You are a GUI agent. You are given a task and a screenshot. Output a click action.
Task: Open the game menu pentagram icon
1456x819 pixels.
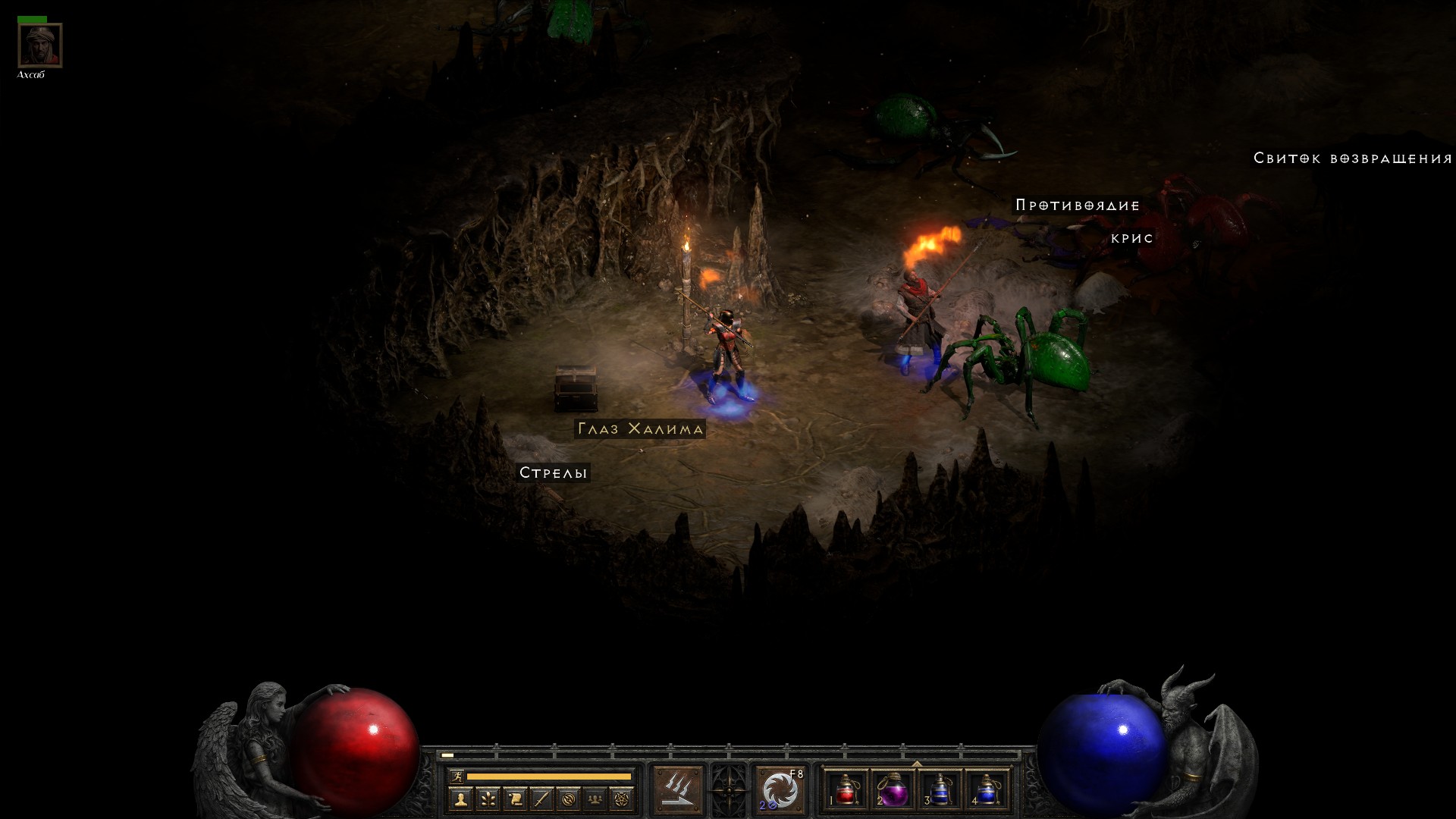(x=623, y=799)
